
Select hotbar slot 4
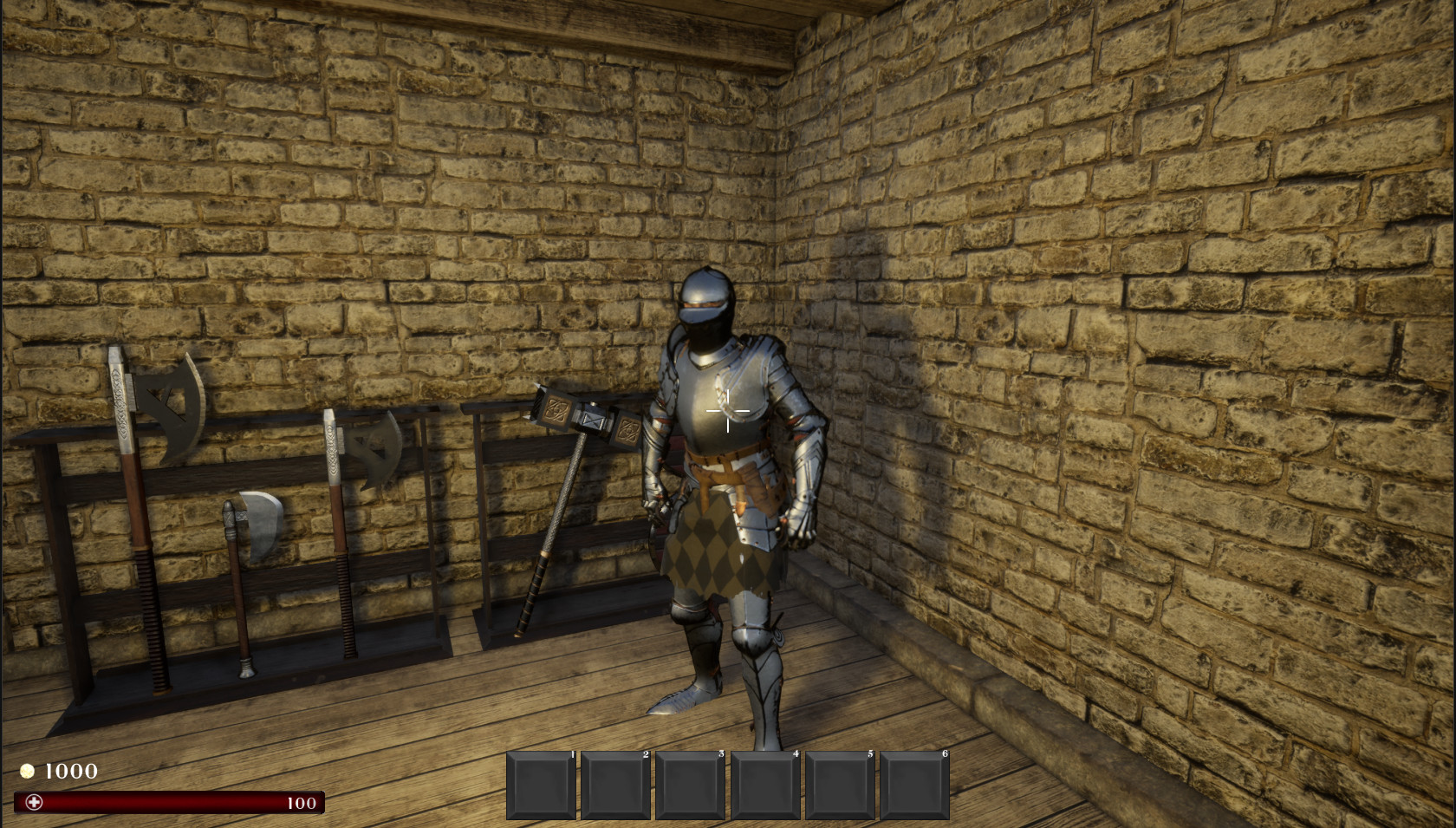click(x=766, y=783)
